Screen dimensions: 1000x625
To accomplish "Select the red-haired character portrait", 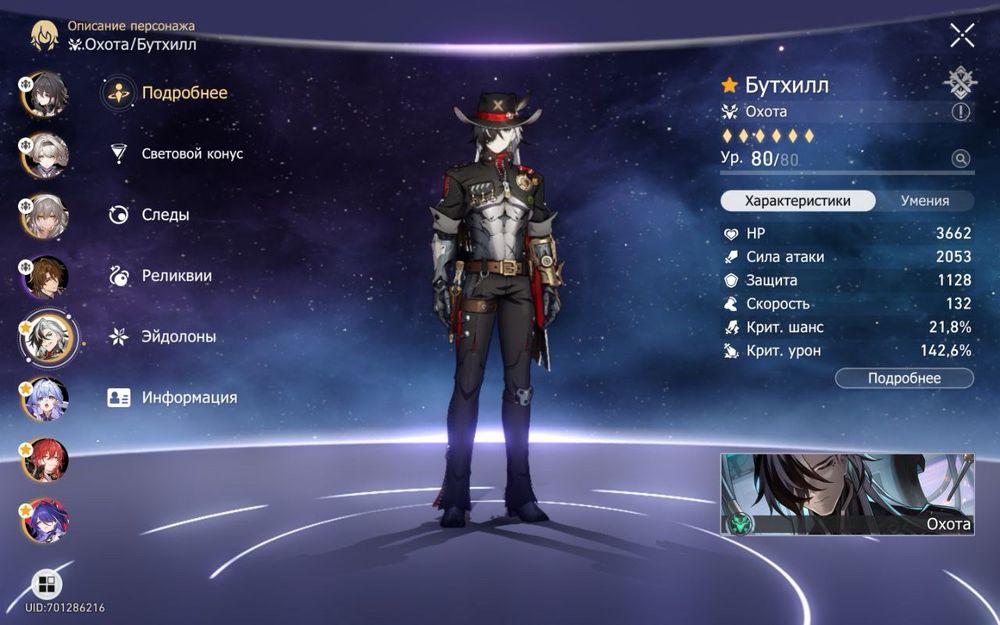I will point(45,459).
